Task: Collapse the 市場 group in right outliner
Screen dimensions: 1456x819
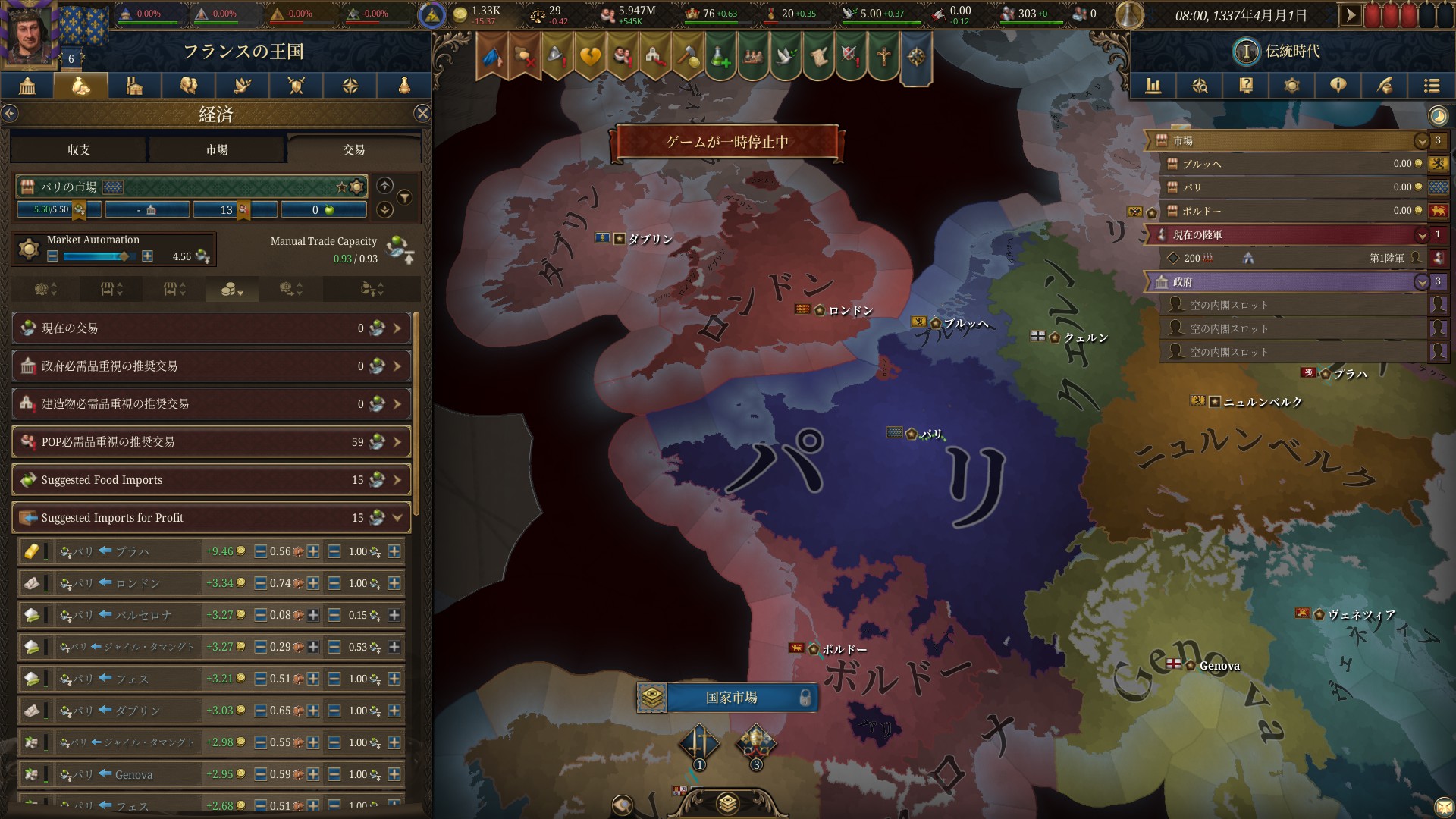Action: 1423,140
